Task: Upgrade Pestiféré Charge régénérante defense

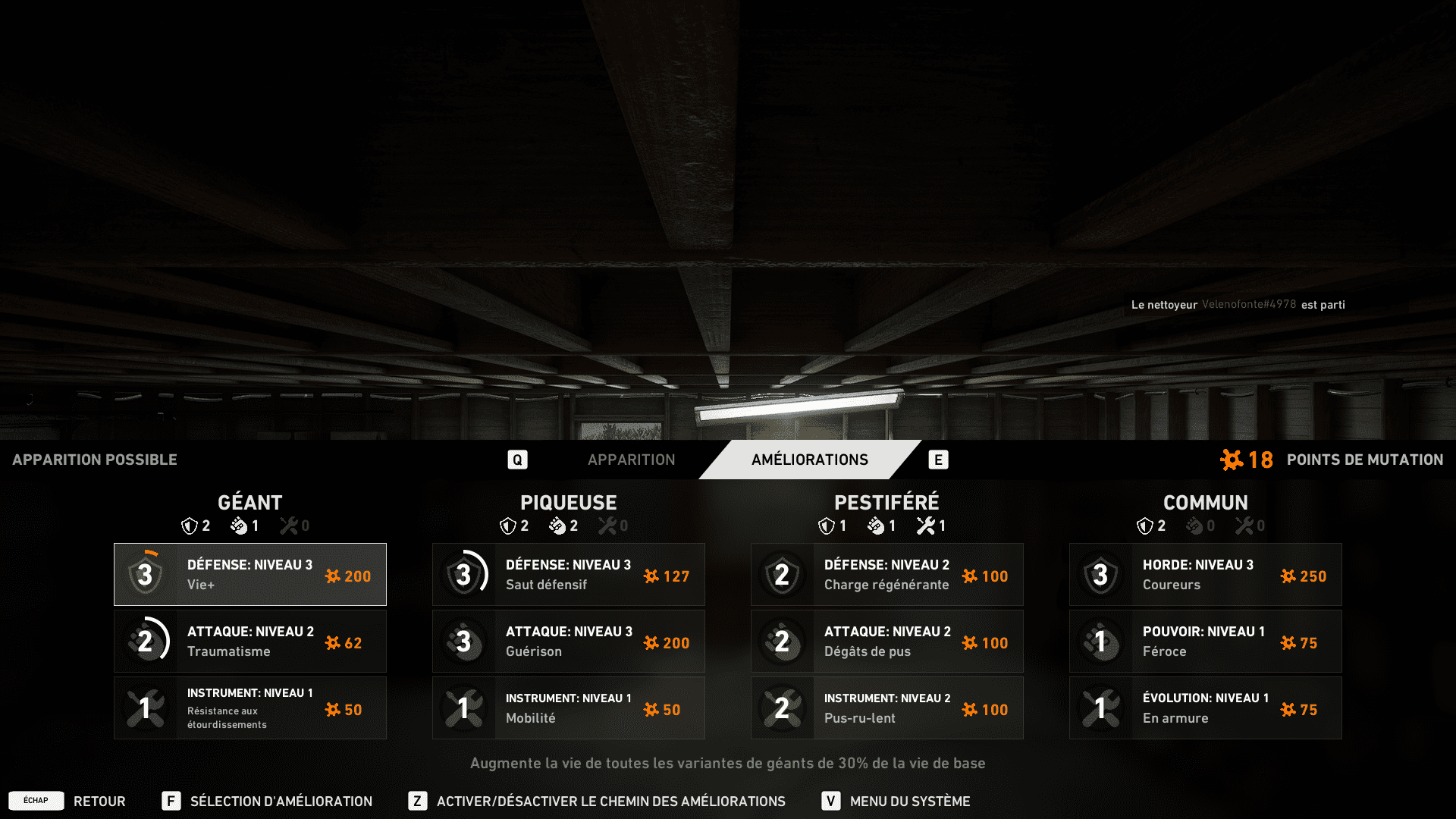Action: coord(887,575)
